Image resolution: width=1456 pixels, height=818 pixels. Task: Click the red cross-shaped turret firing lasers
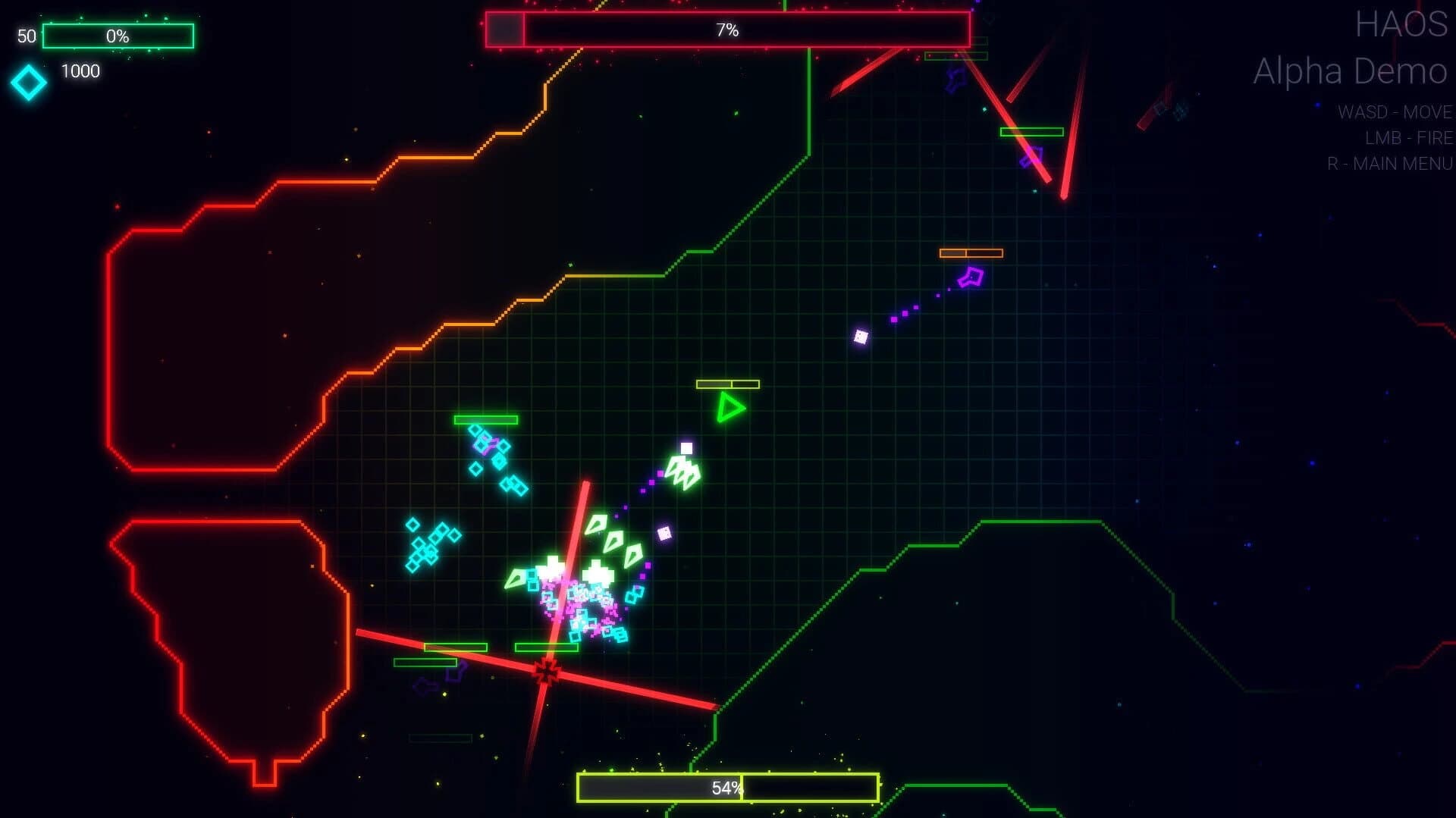[548, 670]
